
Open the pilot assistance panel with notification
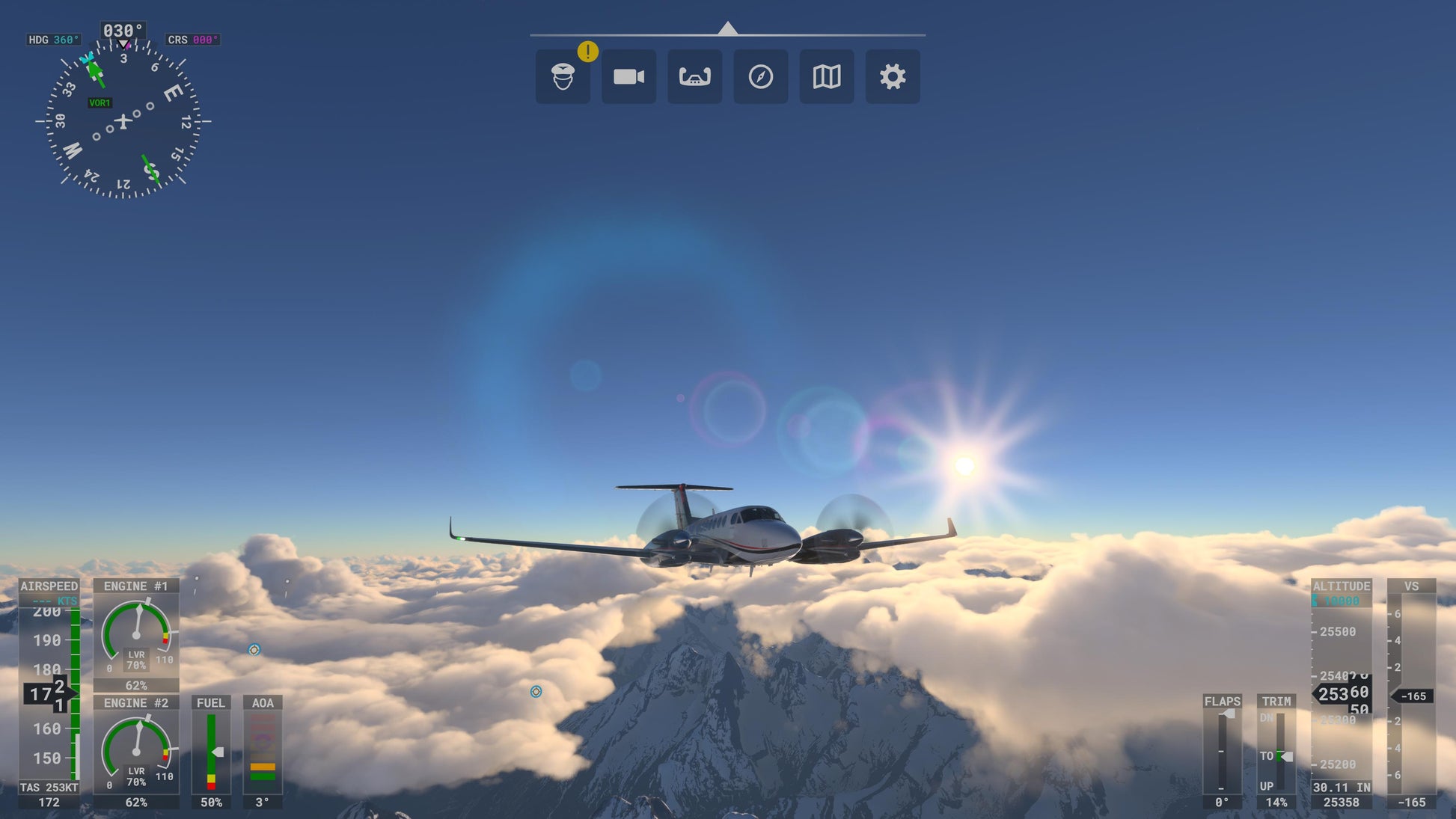(x=563, y=76)
